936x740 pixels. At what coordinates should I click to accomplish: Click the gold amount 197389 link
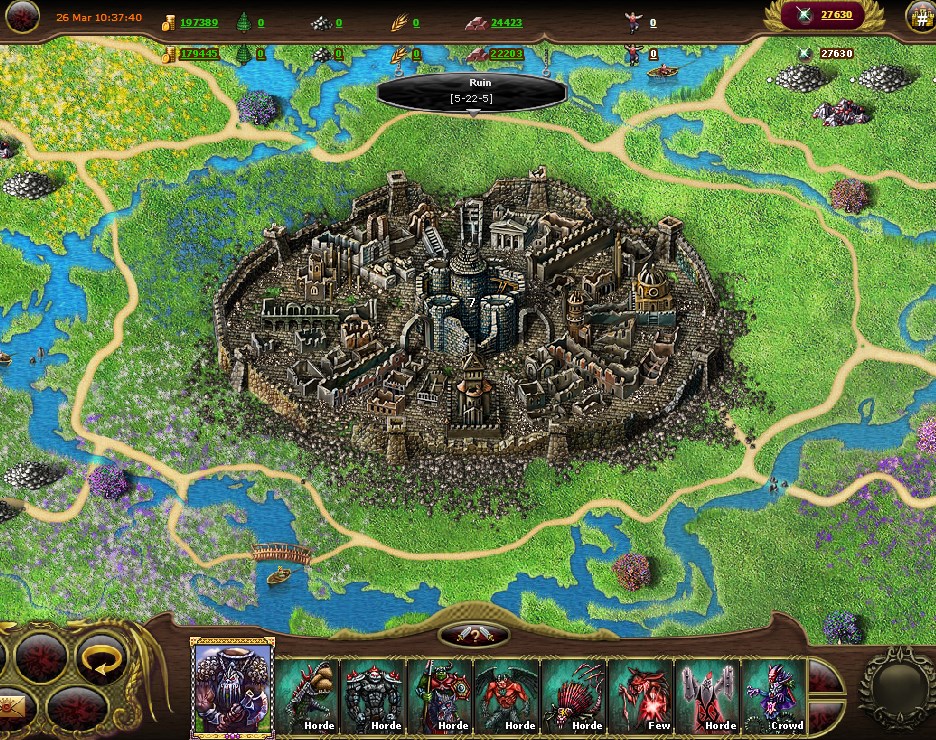[x=198, y=22]
